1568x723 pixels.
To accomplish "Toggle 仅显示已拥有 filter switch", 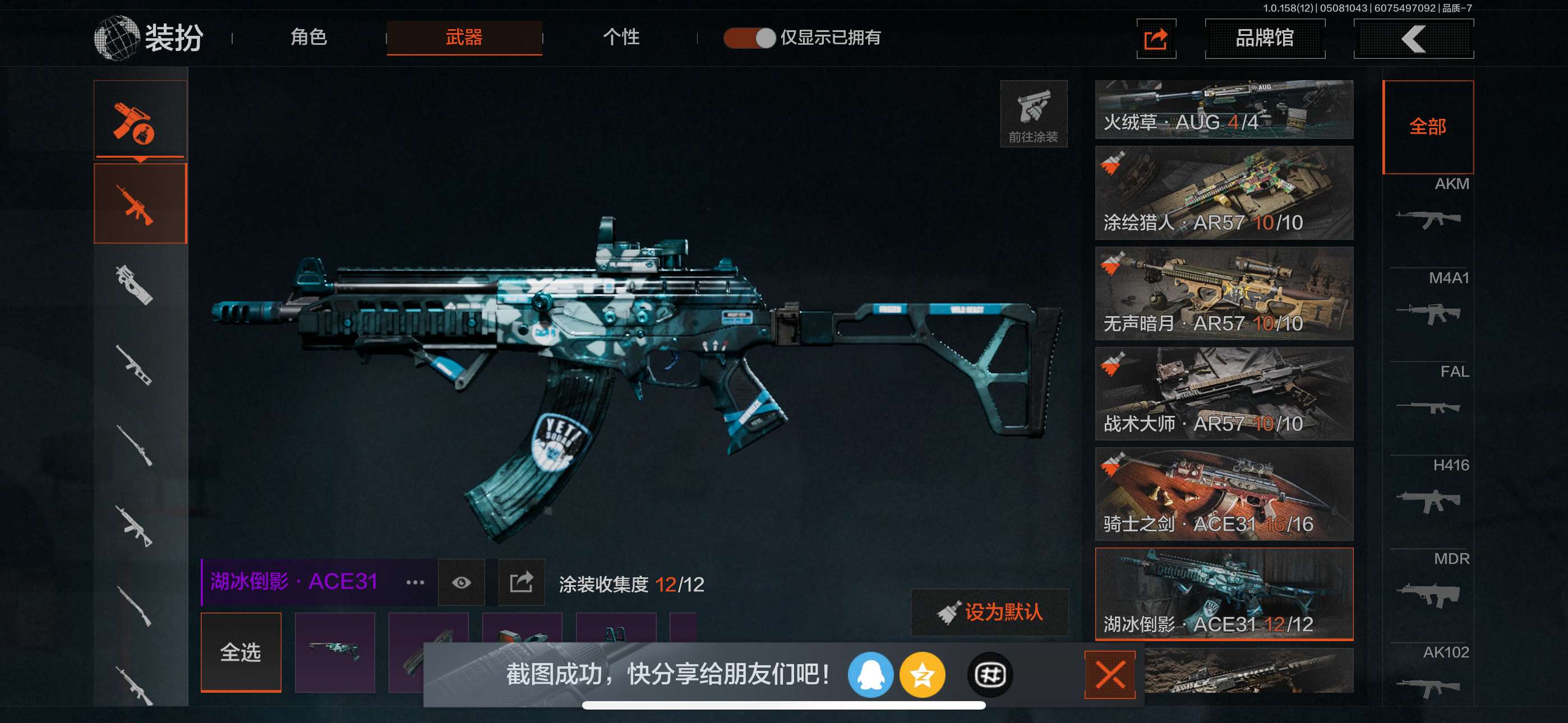I will pos(749,38).
